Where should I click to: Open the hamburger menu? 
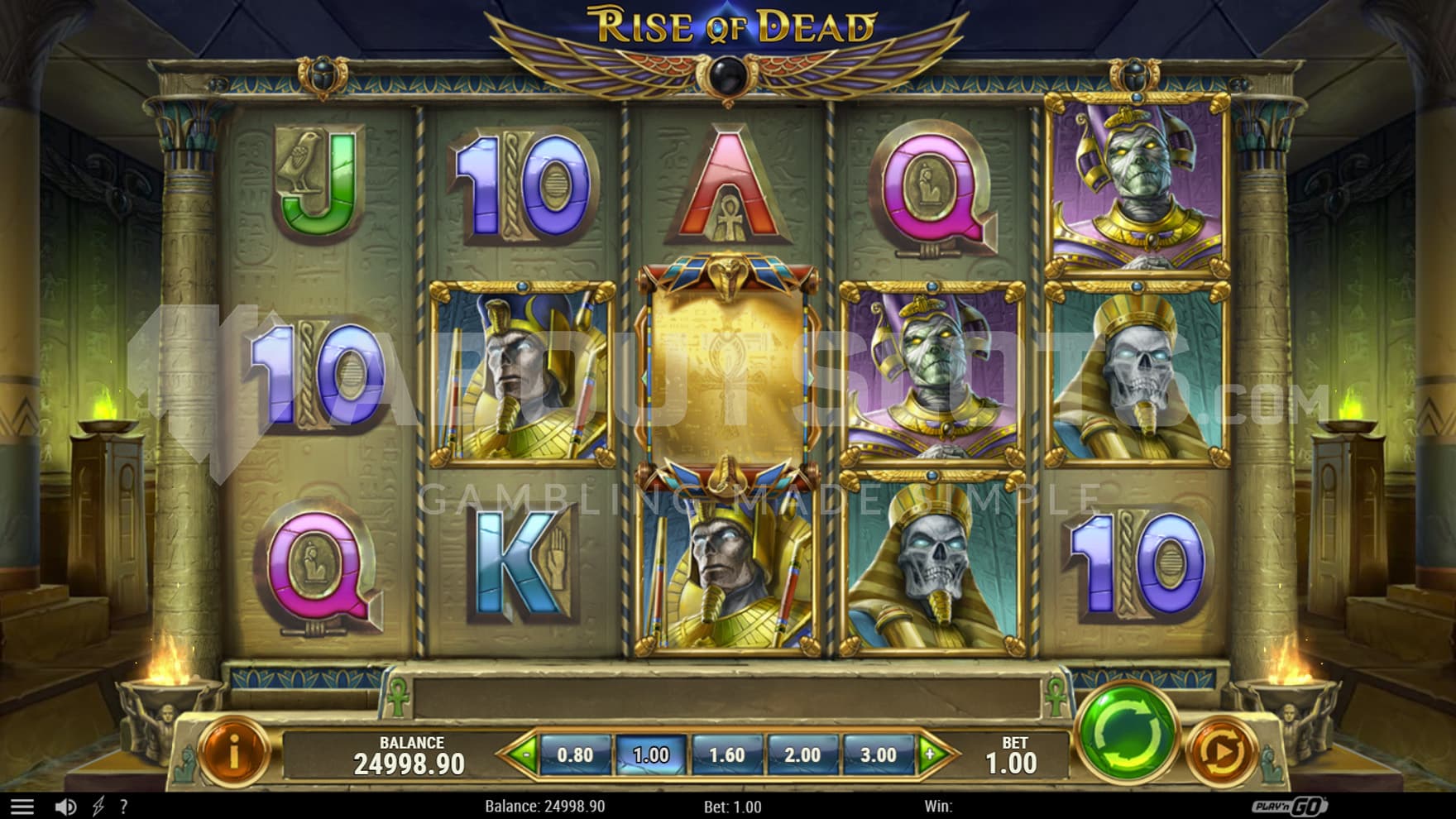click(x=22, y=807)
